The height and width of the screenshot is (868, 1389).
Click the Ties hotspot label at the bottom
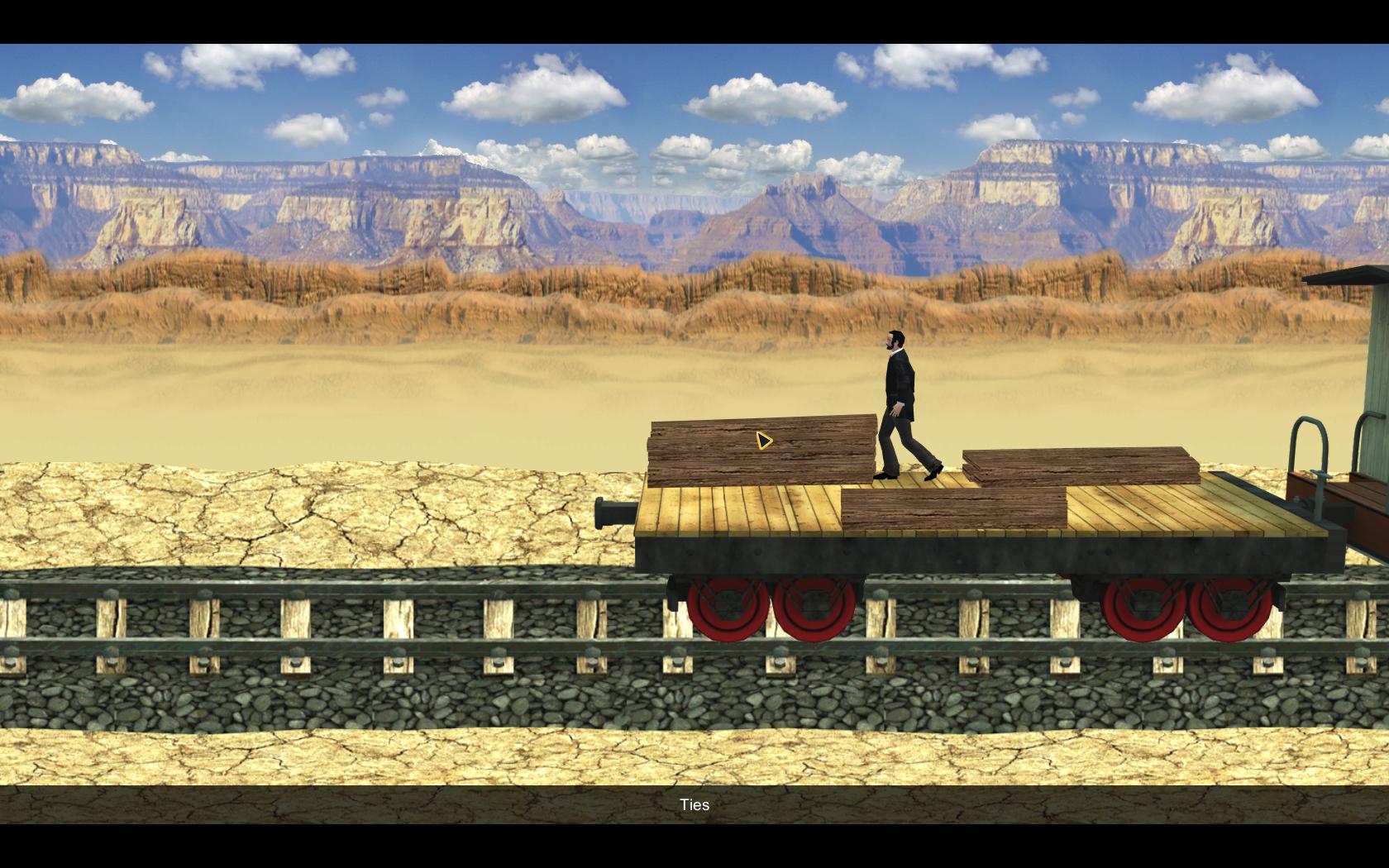point(696,804)
